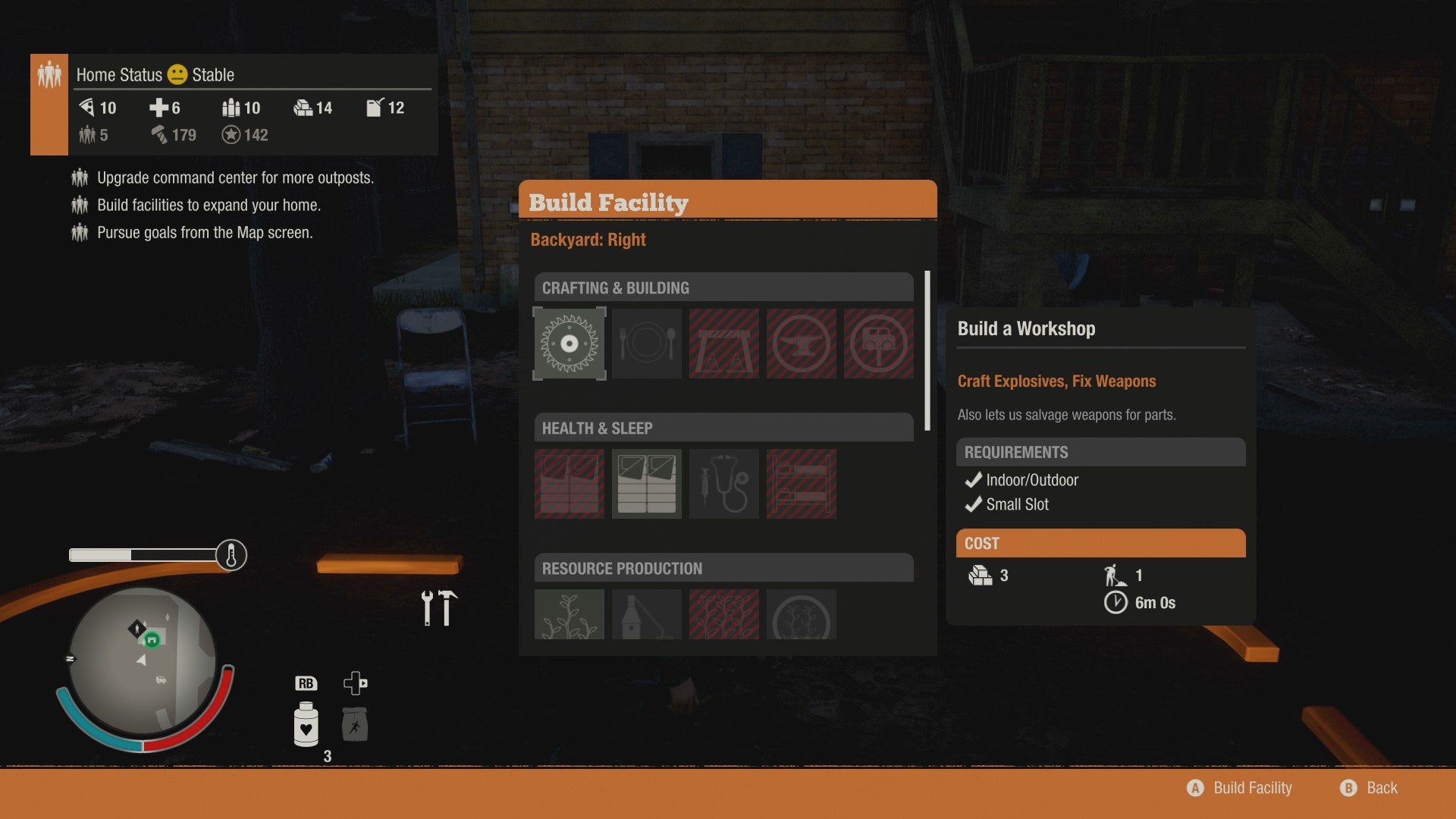The height and width of the screenshot is (819, 1456).
Task: Select the Workshop saw blade facility icon
Action: pos(570,344)
